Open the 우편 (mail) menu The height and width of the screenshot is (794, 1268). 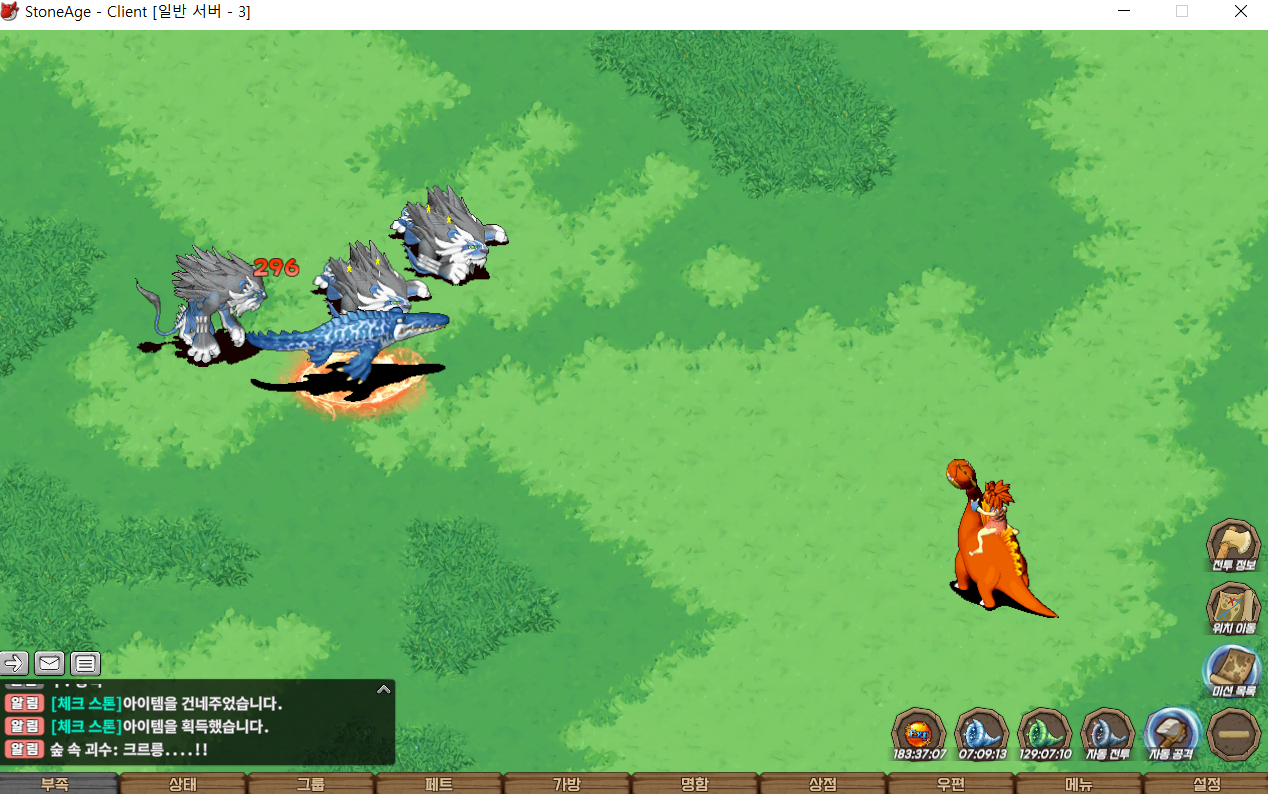point(951,784)
